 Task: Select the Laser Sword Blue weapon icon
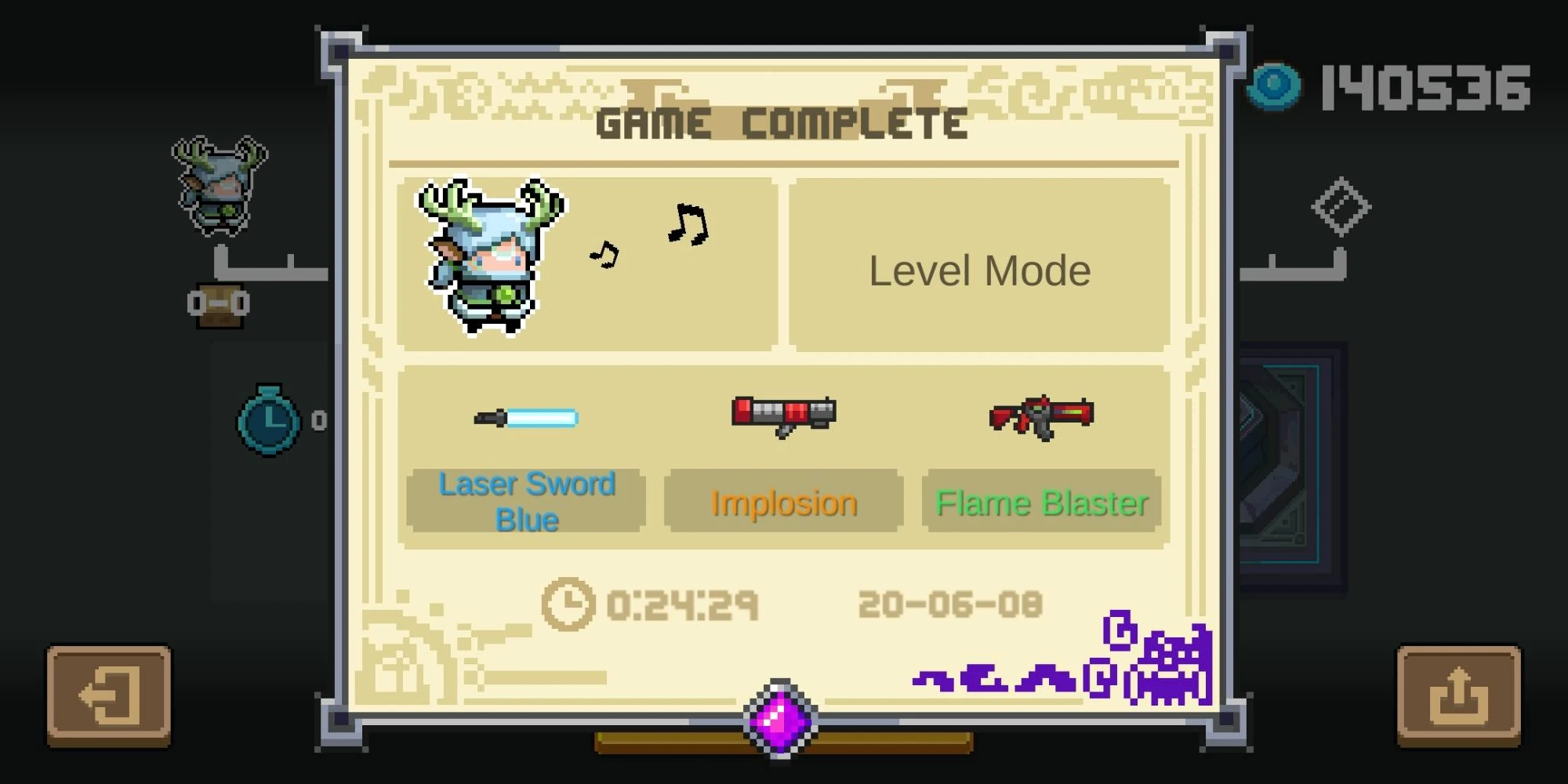pyautogui.click(x=524, y=418)
